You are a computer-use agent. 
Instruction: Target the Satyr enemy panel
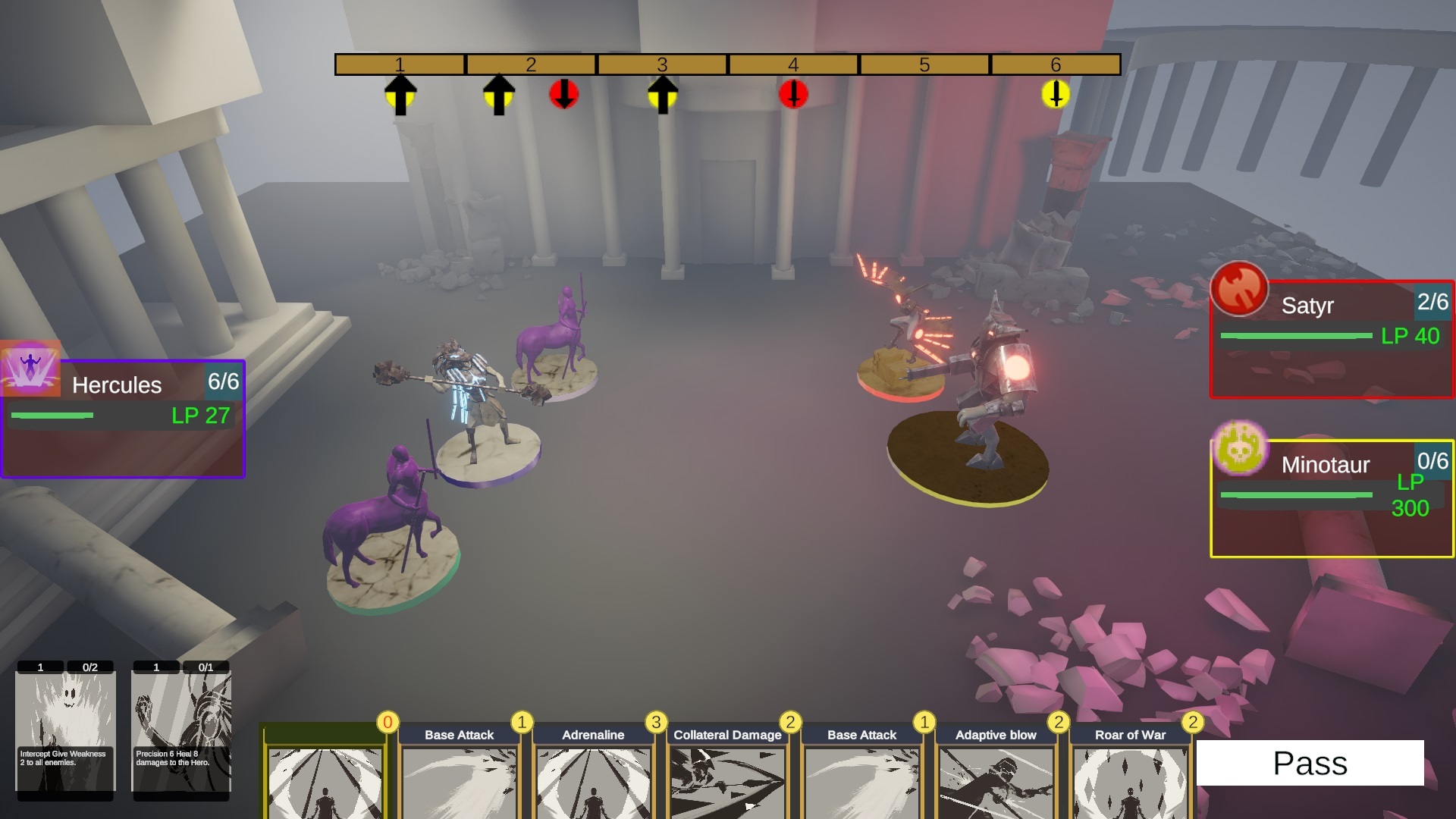[x=1332, y=340]
